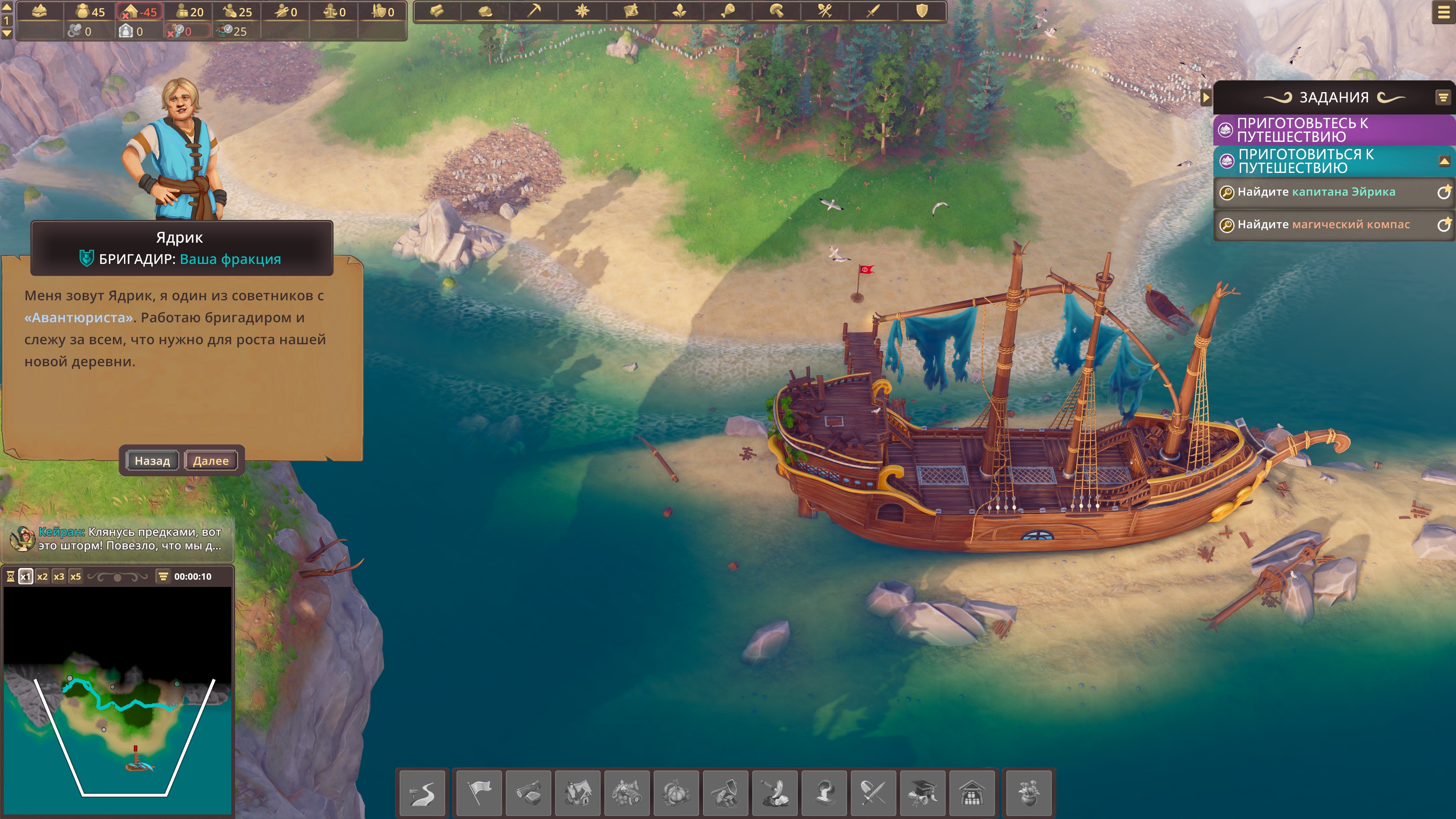
Task: Click the Далее button in Ядрик's dialogue
Action: click(211, 461)
